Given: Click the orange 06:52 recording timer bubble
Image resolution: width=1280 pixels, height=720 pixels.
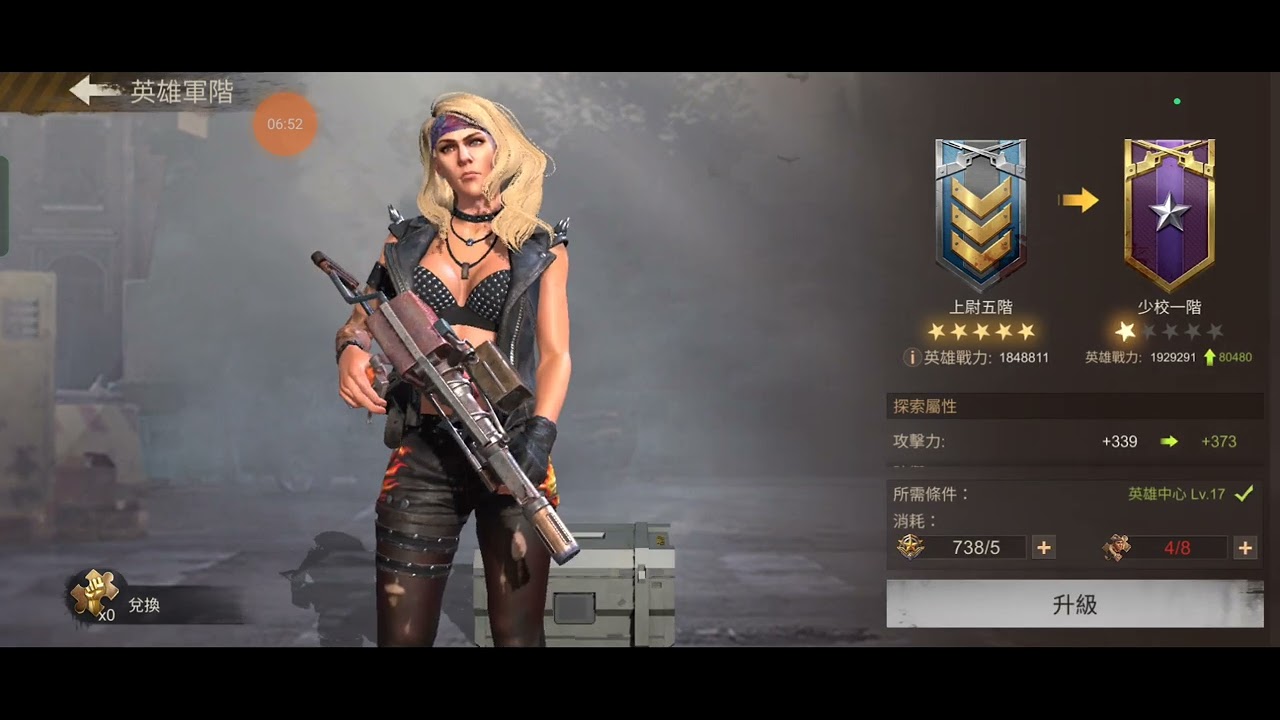Looking at the screenshot, I should click(x=285, y=124).
